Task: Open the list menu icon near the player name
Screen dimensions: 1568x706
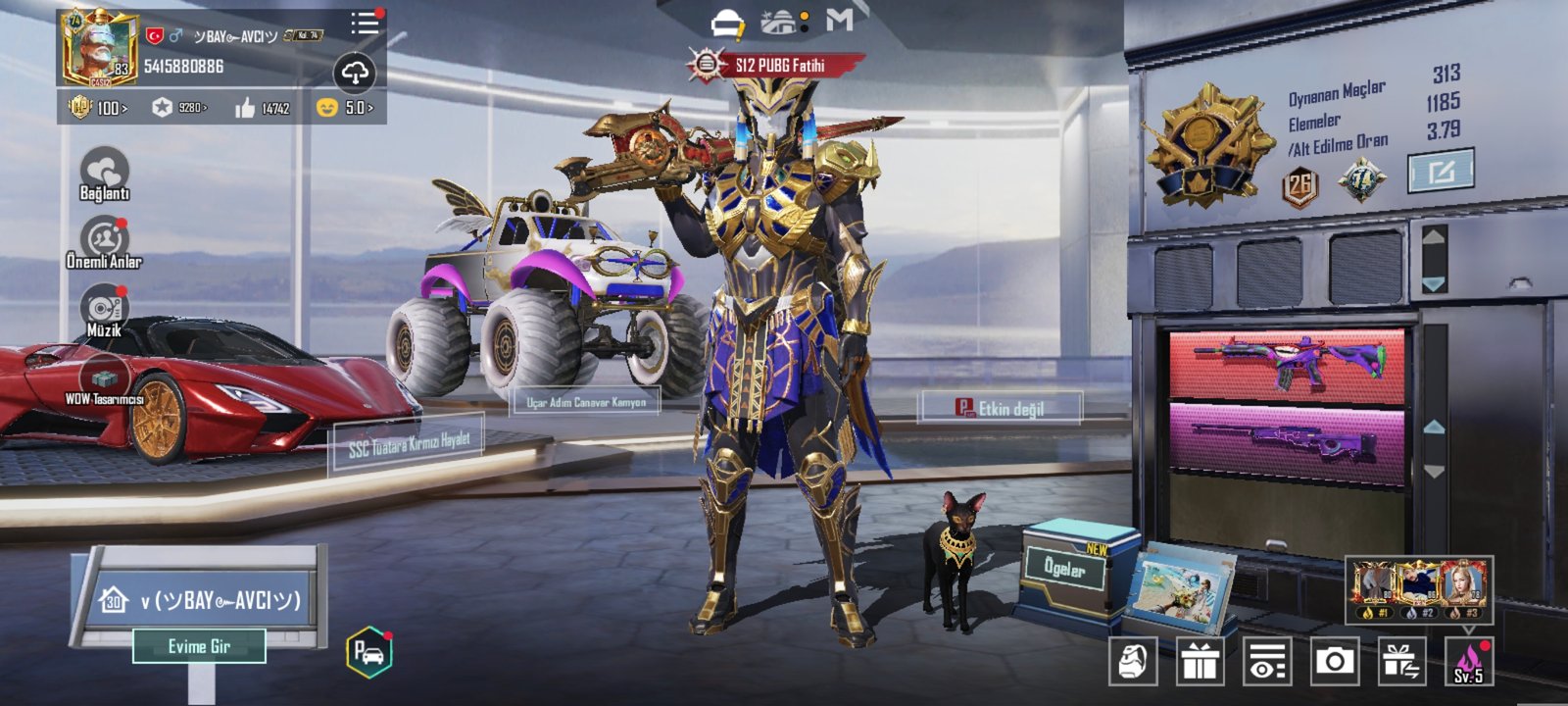Action: 365,24
